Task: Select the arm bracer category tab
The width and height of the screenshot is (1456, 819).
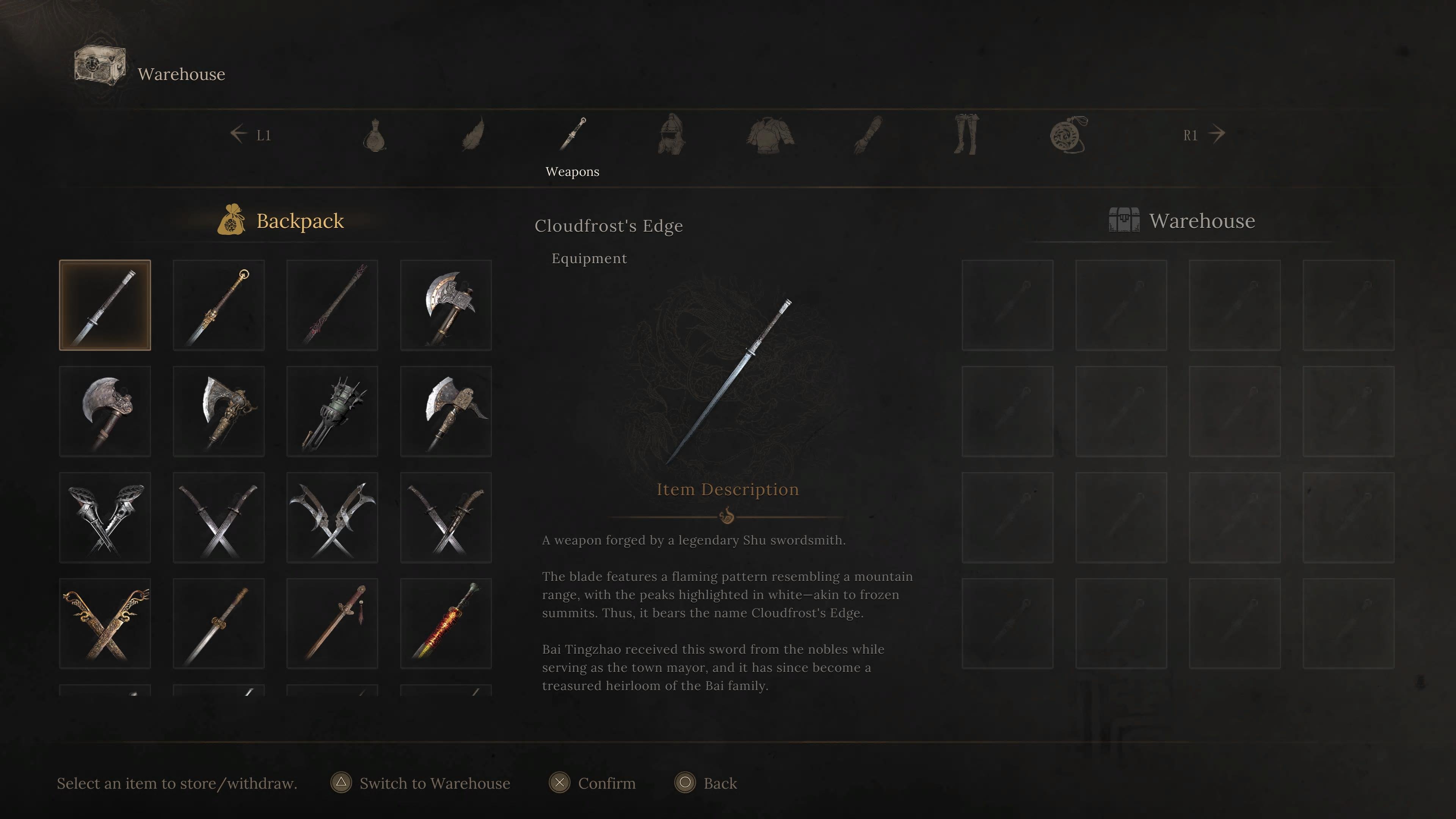Action: click(x=868, y=135)
